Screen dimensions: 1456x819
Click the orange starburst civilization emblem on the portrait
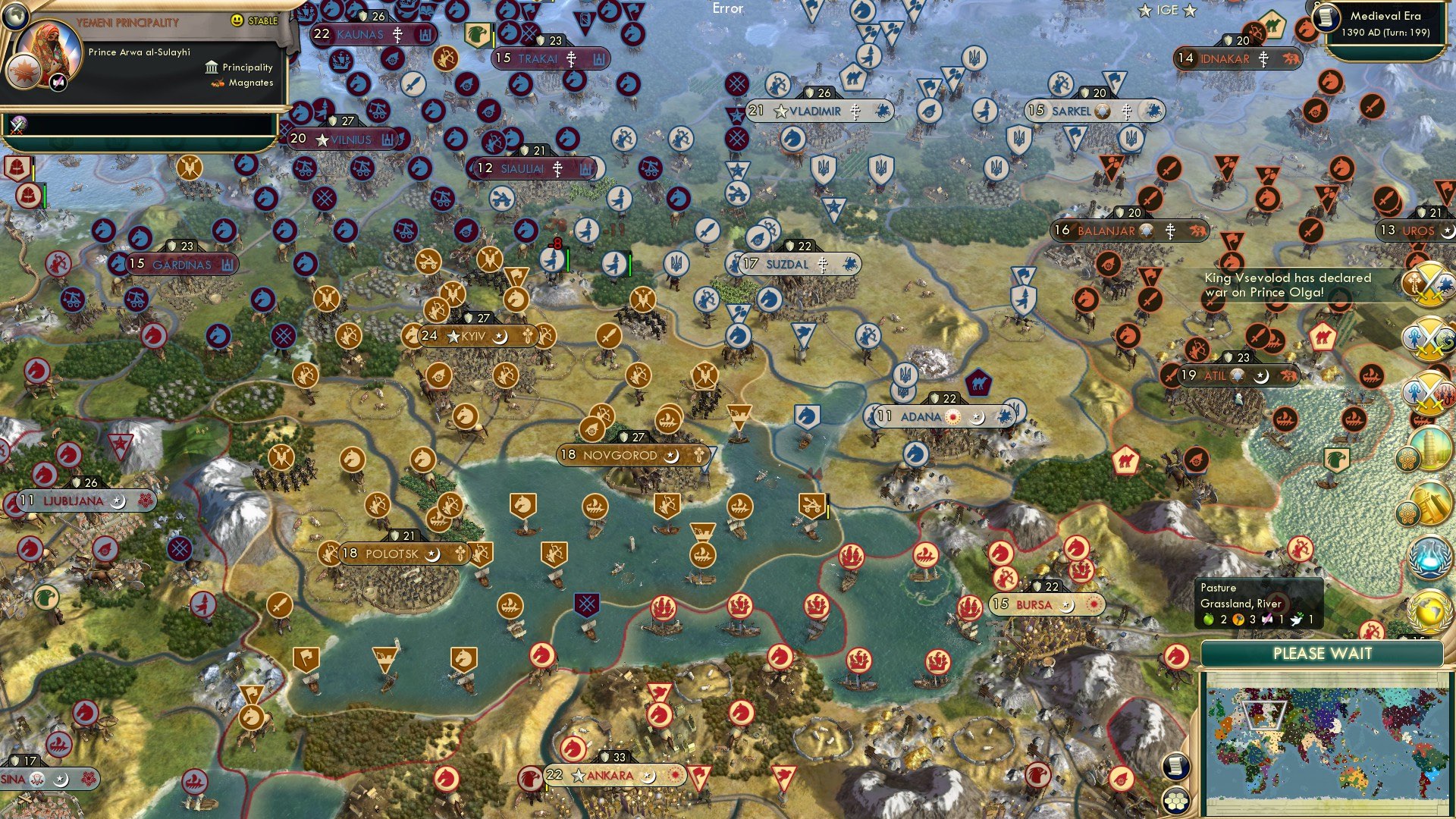click(24, 72)
